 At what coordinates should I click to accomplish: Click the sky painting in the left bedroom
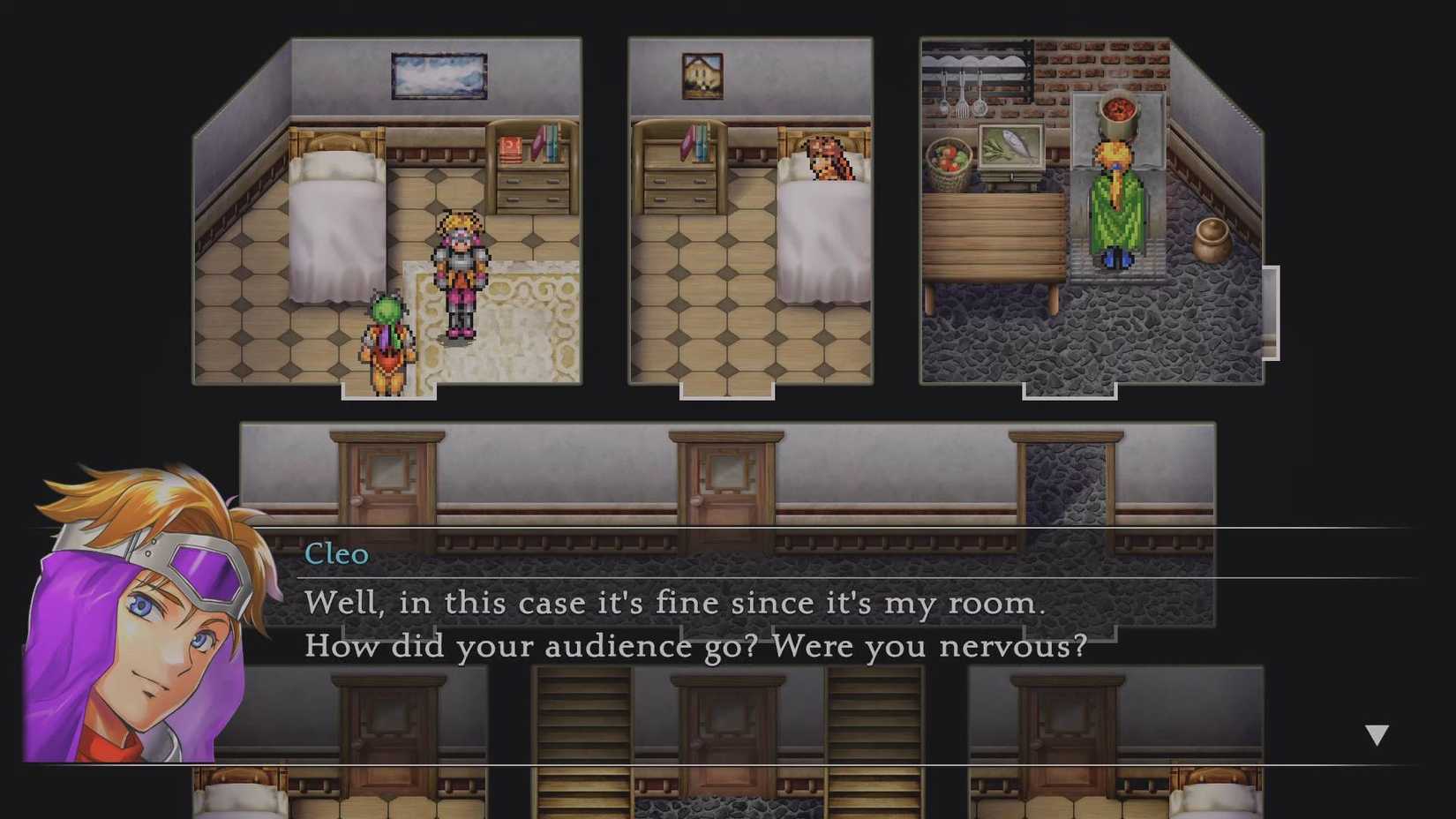click(439, 75)
